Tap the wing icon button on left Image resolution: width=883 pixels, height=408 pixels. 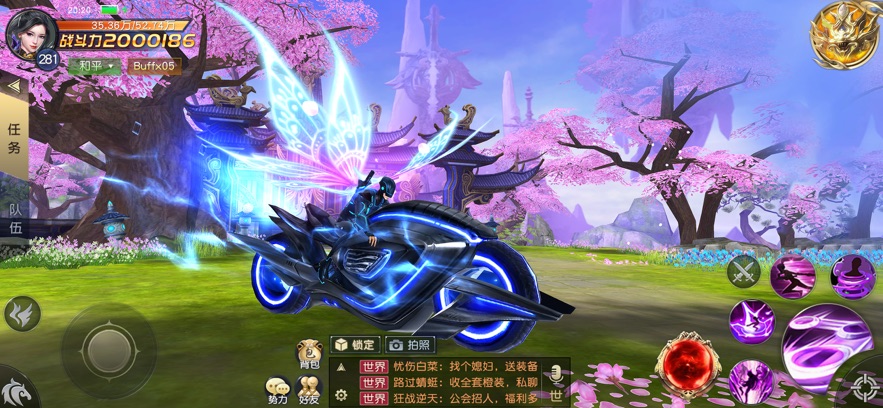(x=21, y=313)
